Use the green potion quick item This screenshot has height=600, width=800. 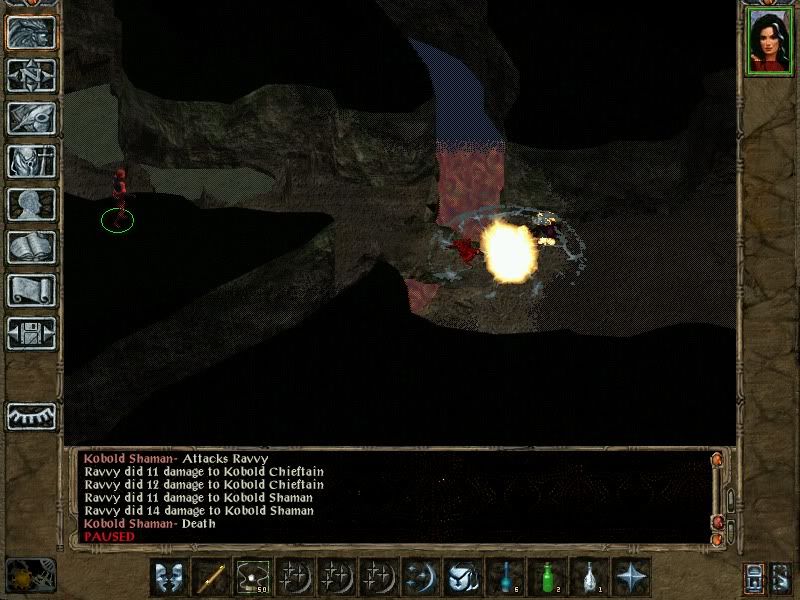pos(547,576)
